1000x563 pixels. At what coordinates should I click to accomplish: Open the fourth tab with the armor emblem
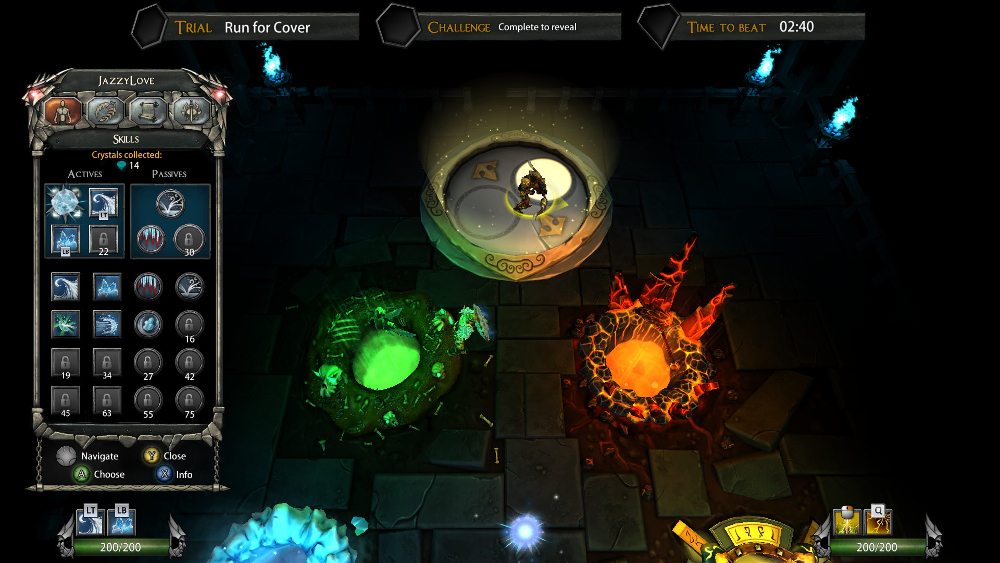click(x=190, y=113)
